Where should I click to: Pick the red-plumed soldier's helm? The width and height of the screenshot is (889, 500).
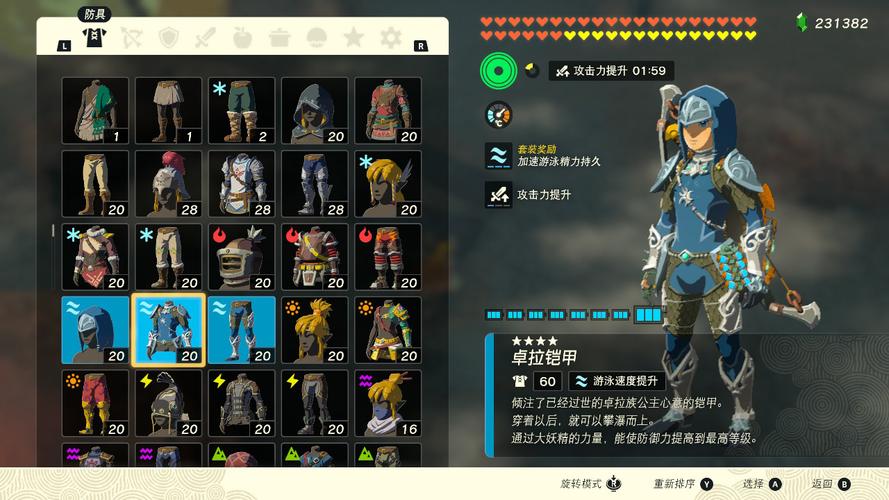[x=169, y=183]
